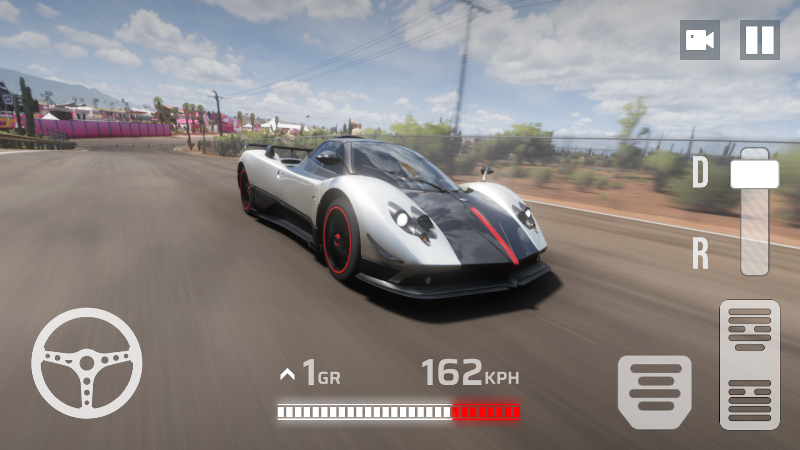Screen dimensions: 800x450
Task: Pause the game with the pause button
Action: click(x=759, y=40)
